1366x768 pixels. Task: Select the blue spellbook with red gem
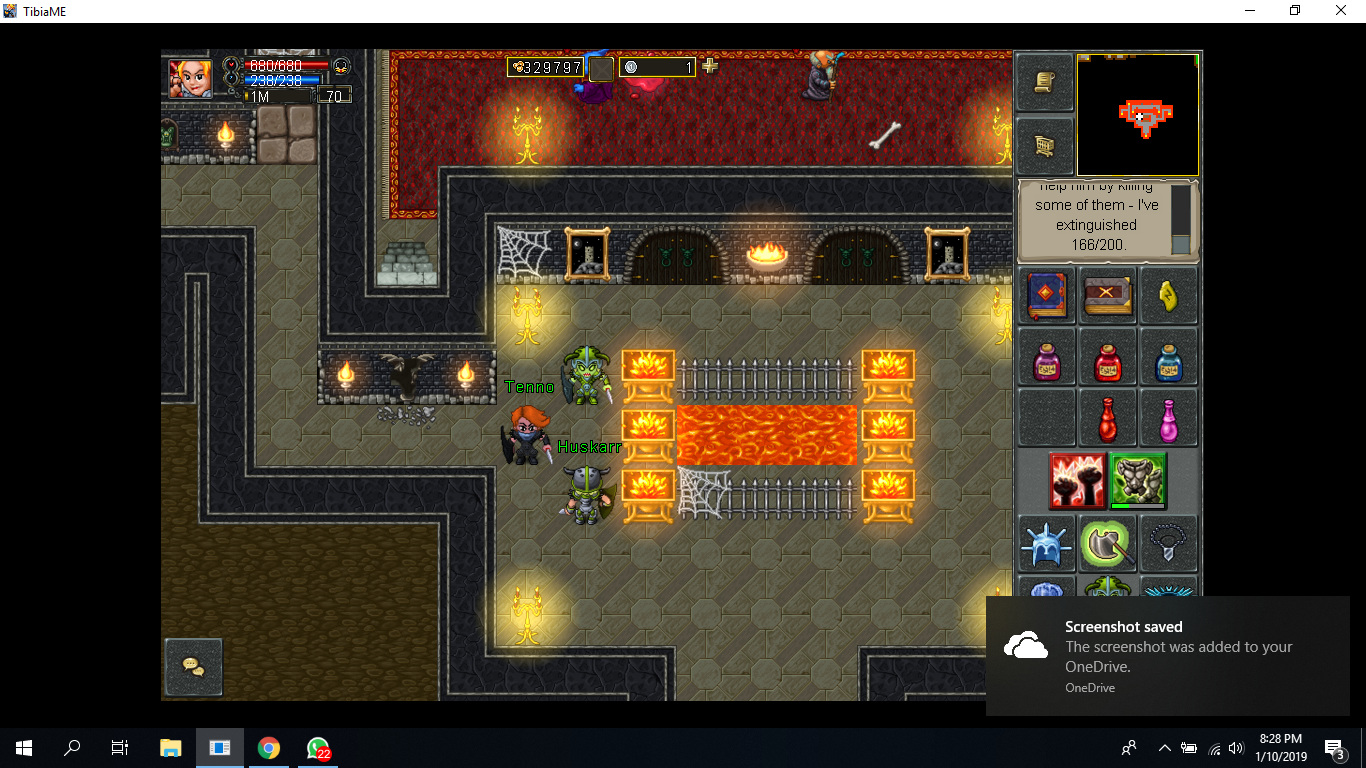[x=1047, y=296]
